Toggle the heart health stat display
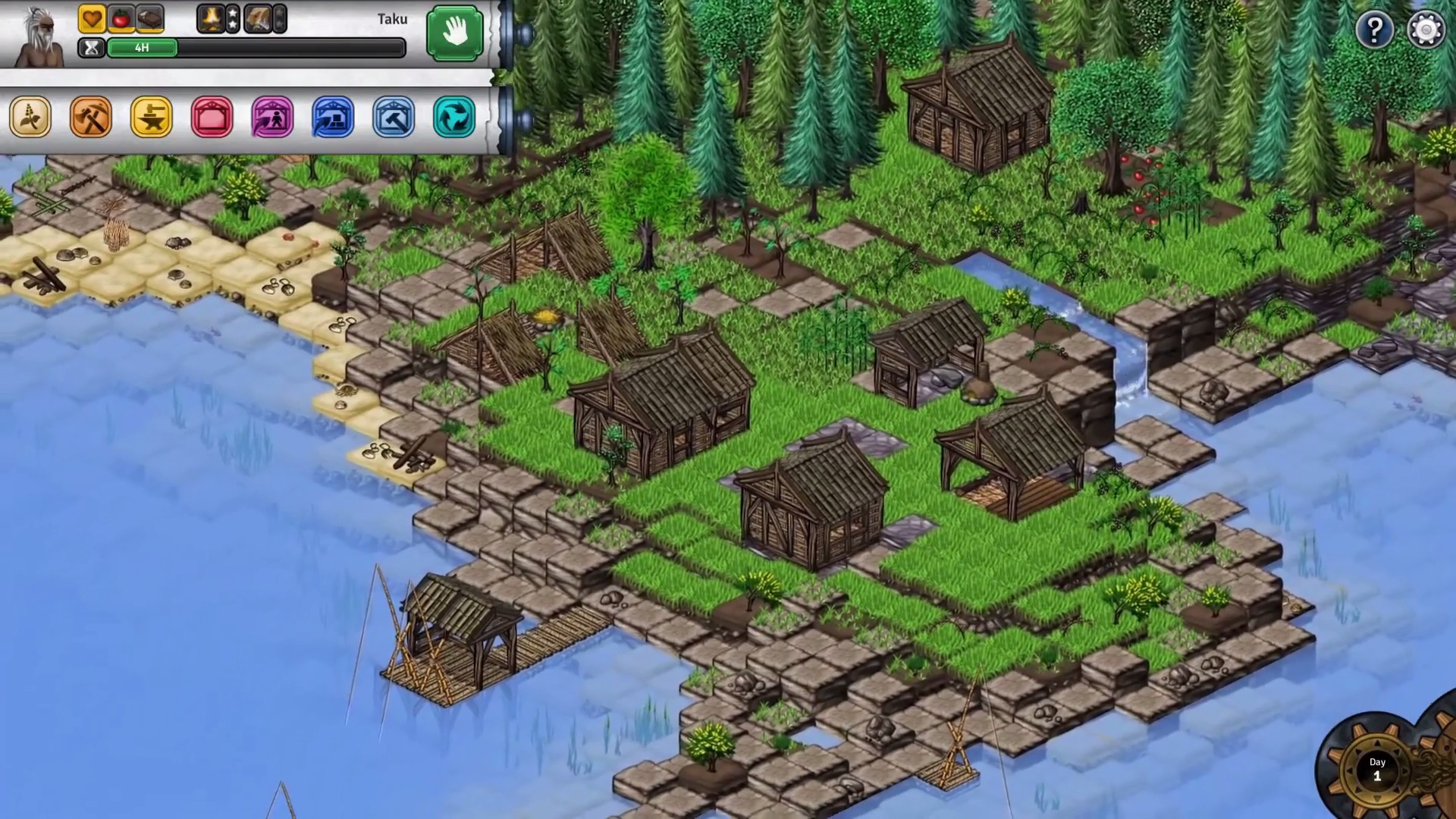The height and width of the screenshot is (819, 1456). pyautogui.click(x=92, y=19)
